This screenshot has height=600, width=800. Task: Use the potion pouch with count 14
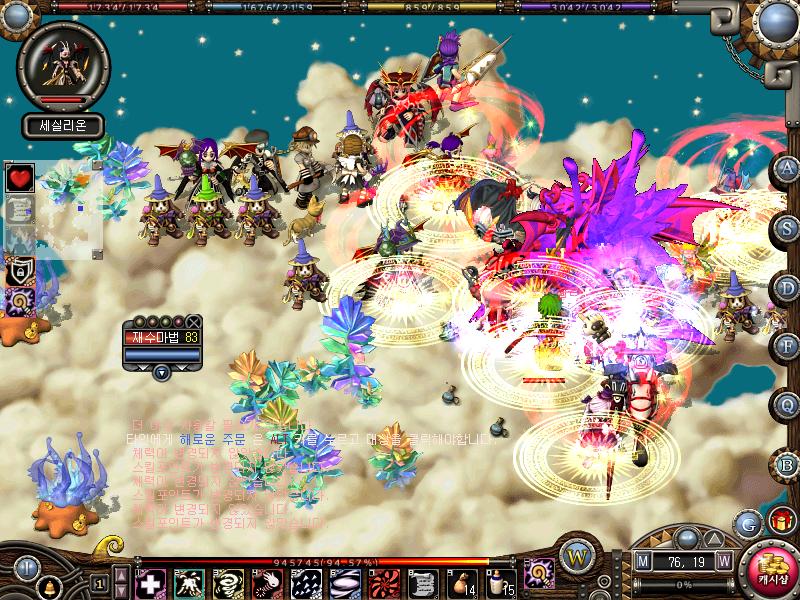(462, 581)
